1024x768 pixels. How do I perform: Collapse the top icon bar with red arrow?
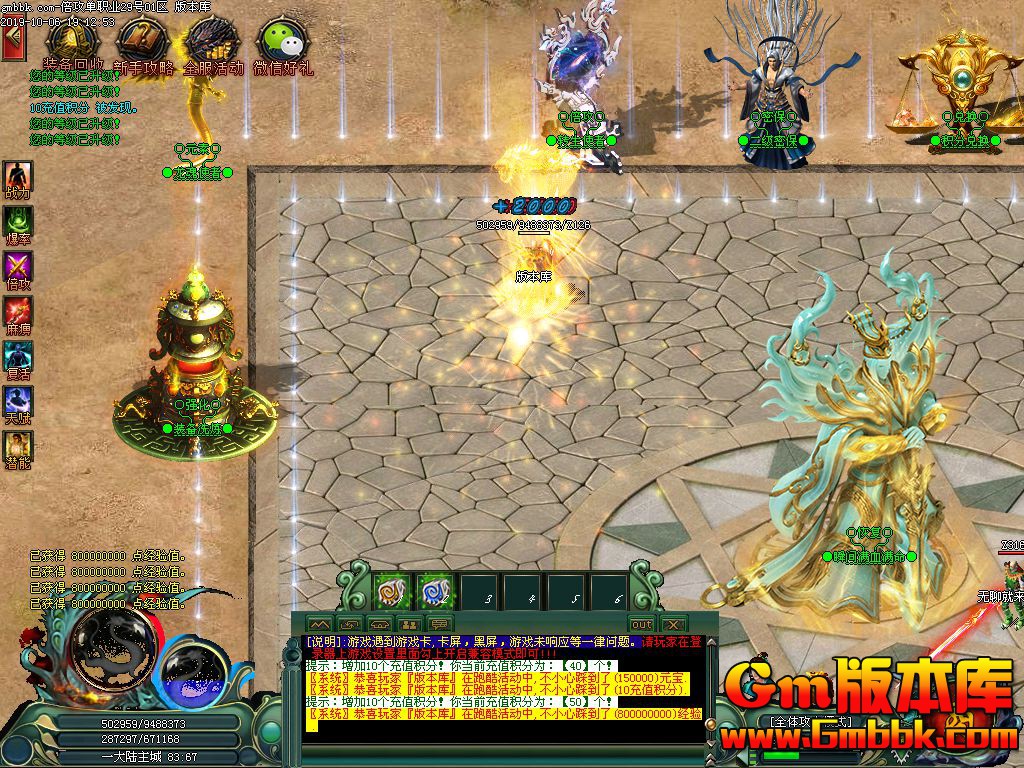[x=13, y=44]
